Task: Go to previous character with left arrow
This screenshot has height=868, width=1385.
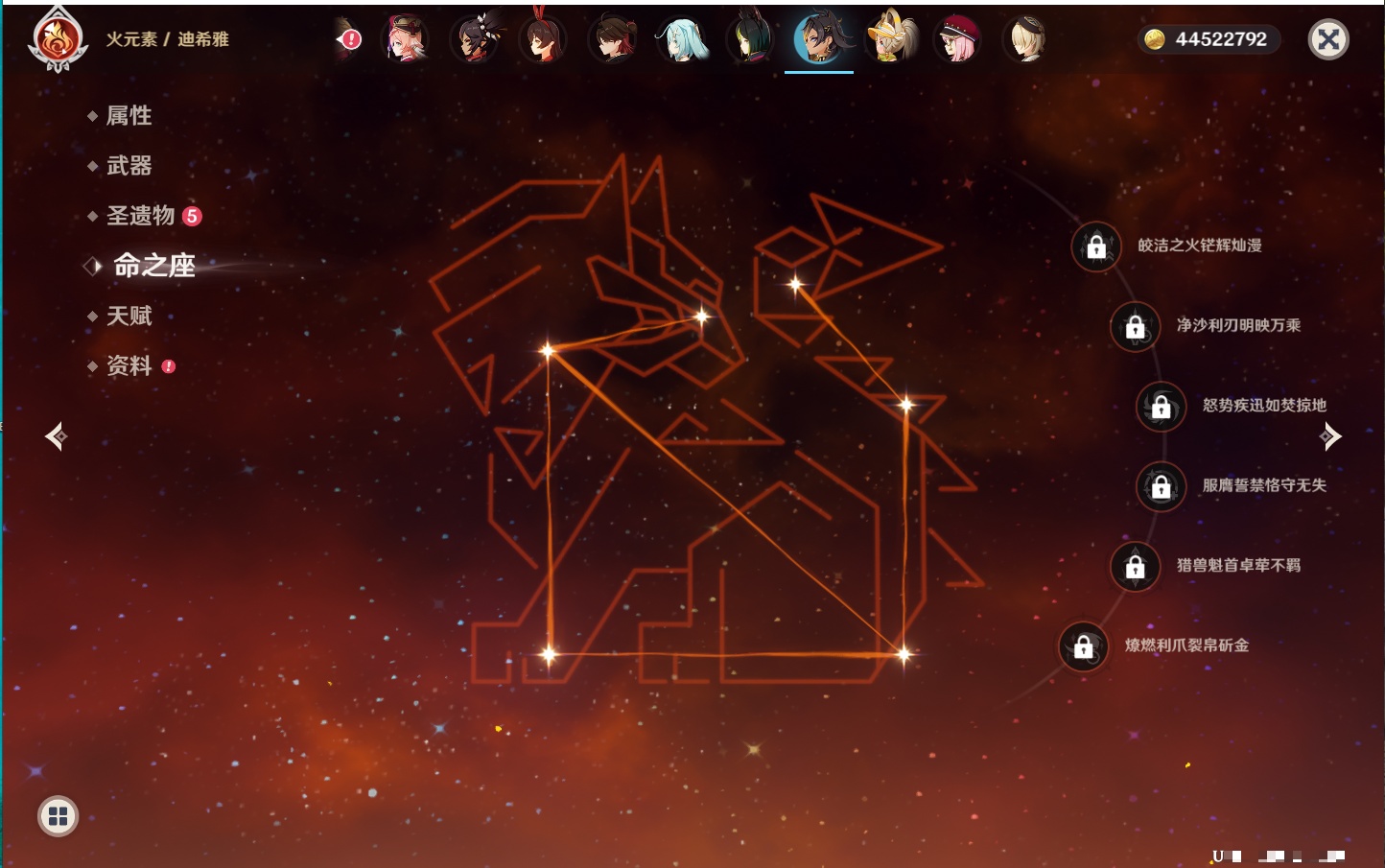Action: [56, 436]
